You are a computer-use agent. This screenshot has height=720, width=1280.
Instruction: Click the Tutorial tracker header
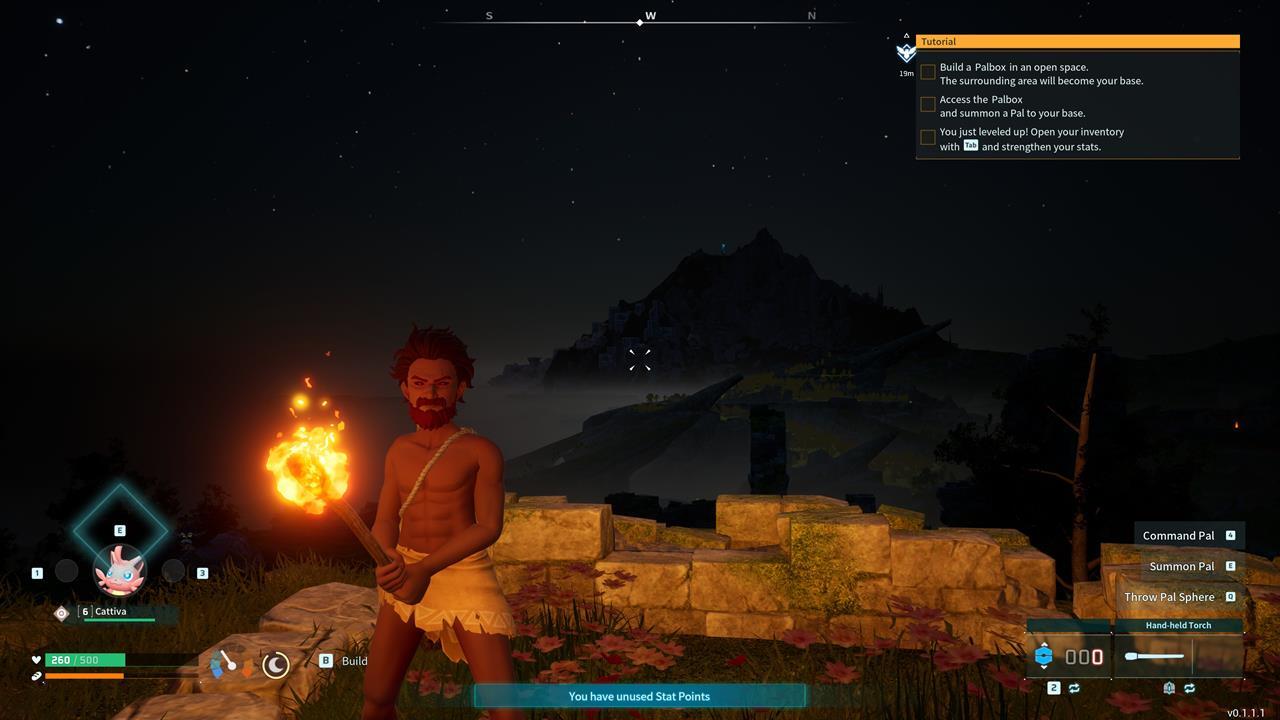1077,42
